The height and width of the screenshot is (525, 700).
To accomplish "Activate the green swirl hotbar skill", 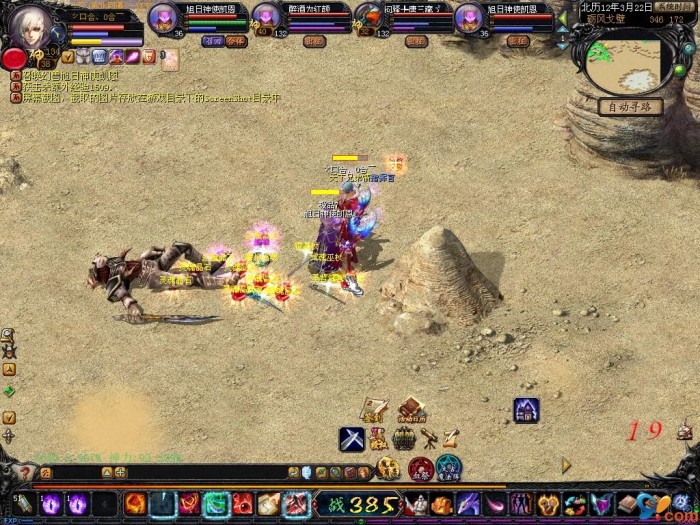I will pos(217,504).
